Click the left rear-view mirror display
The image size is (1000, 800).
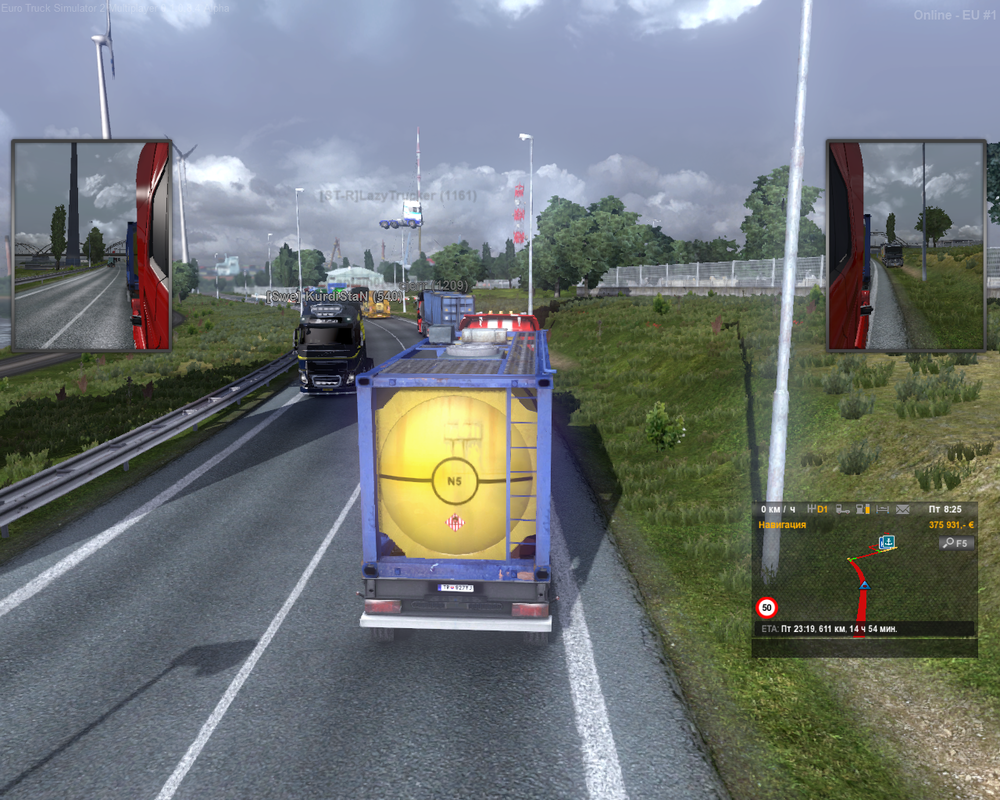click(91, 245)
